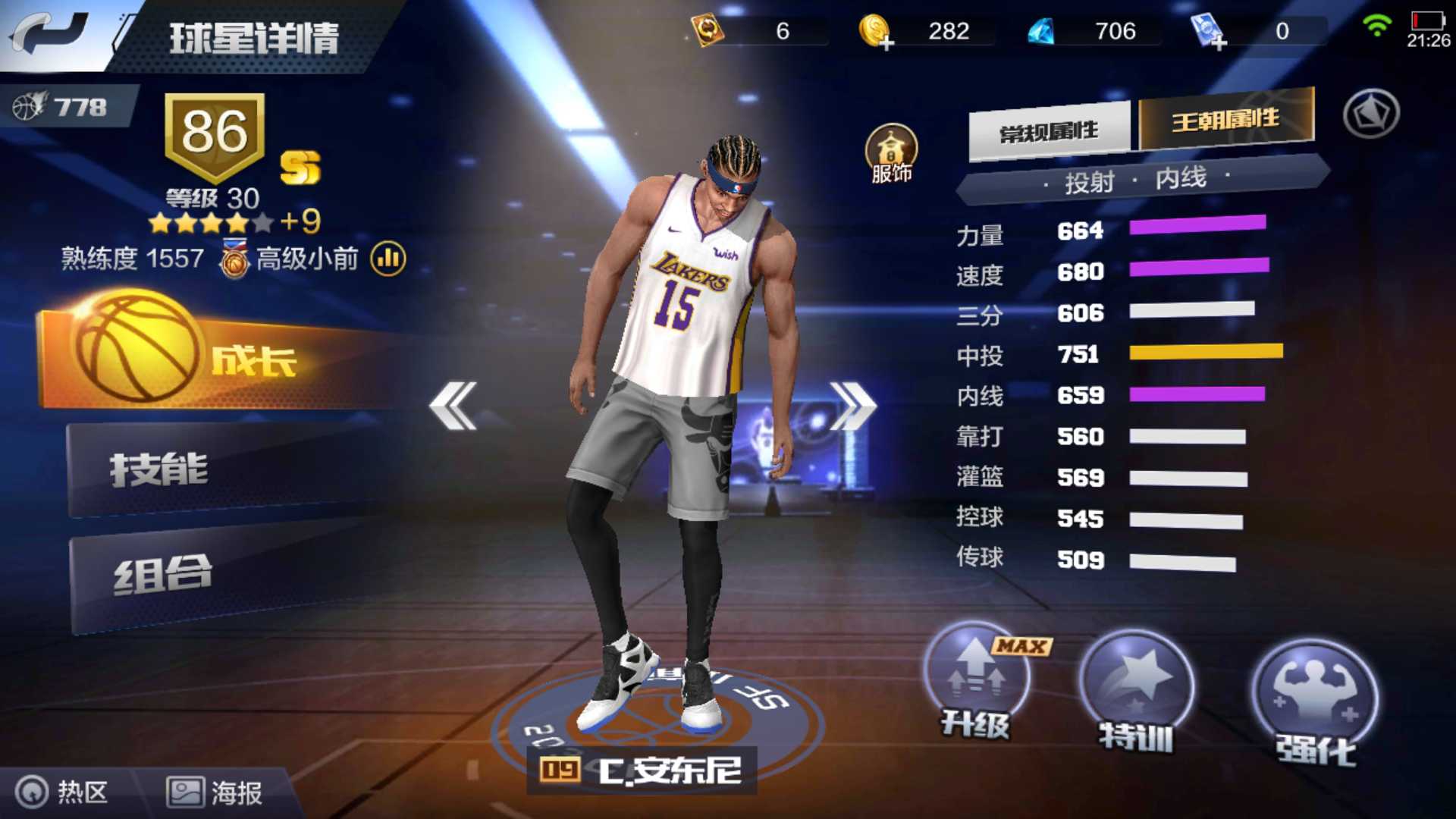Switch to the 常规属性 attributes tab

pos(1050,130)
